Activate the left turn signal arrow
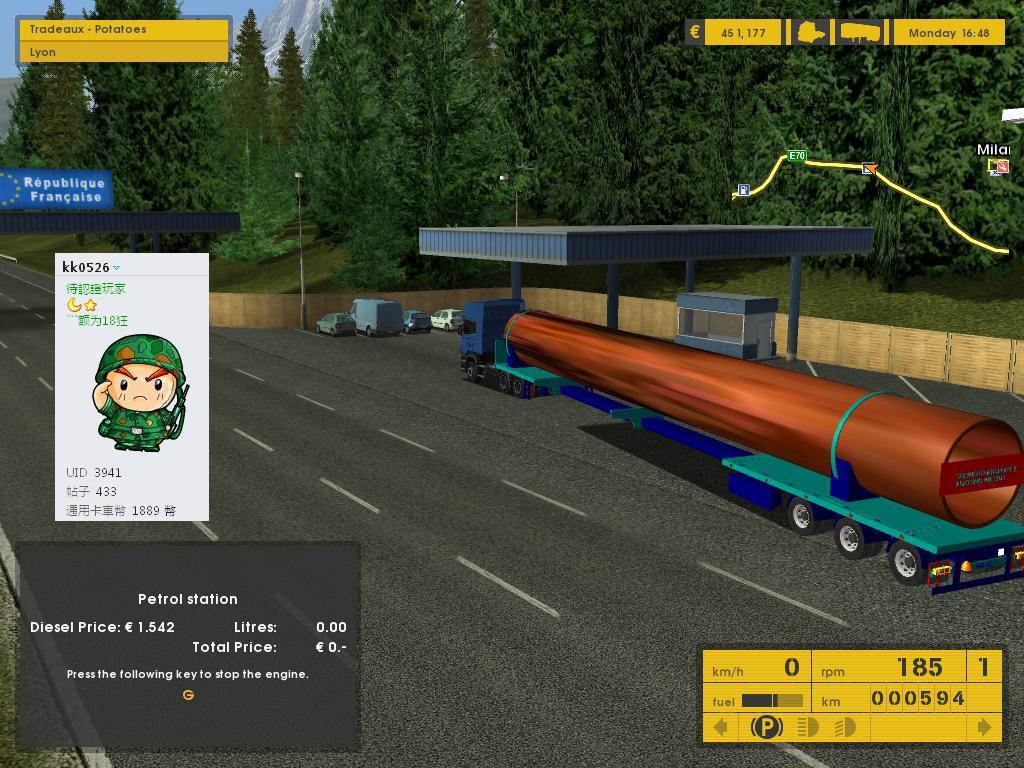This screenshot has height=768, width=1024. point(720,727)
